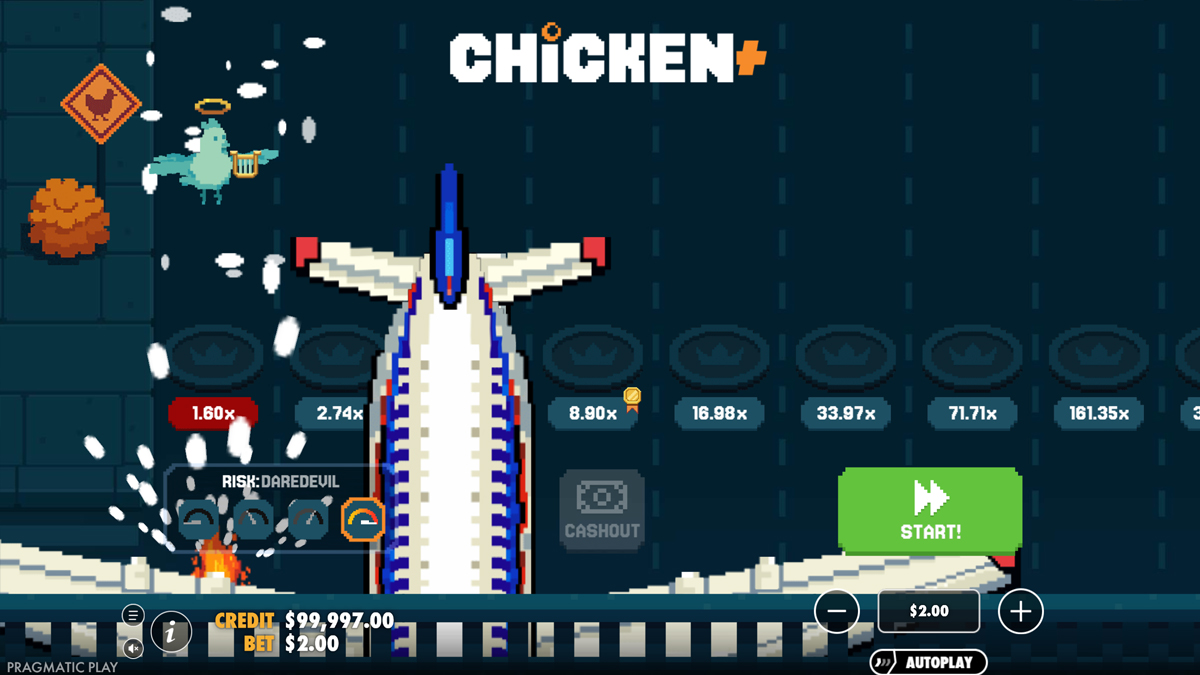Viewport: 1200px width, 675px height.
Task: Open the hamburger menu icon
Action: click(133, 615)
